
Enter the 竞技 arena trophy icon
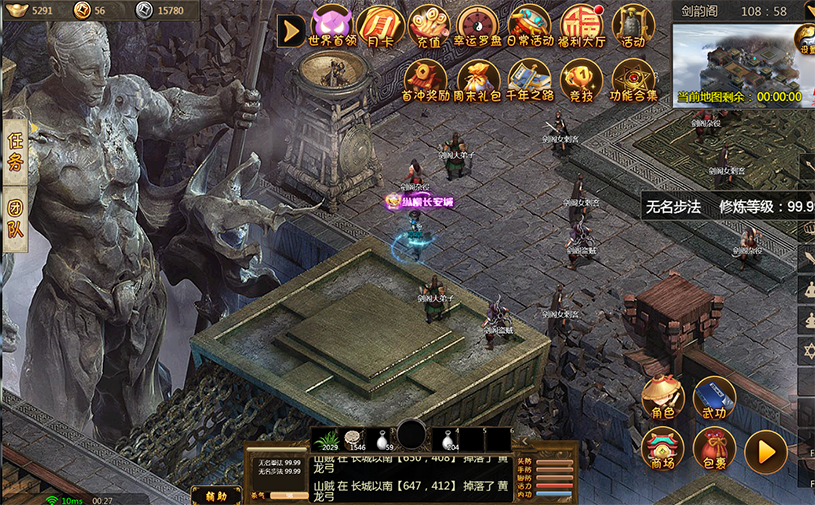tap(581, 80)
